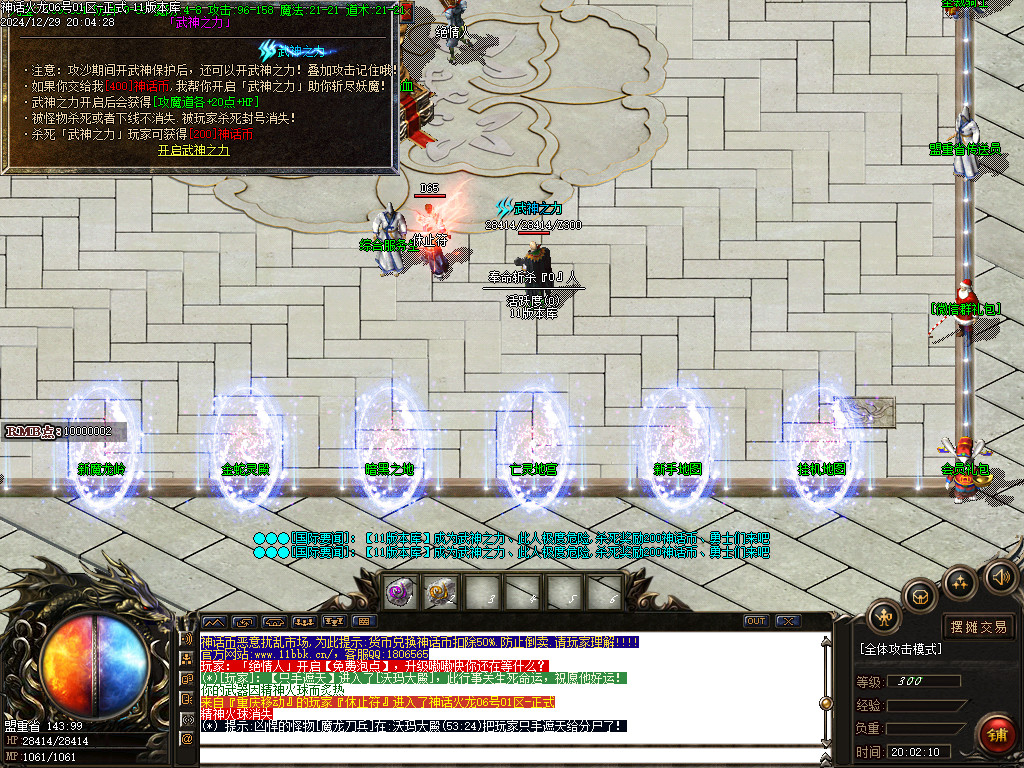The width and height of the screenshot is (1024, 768).
Task: Open the 摆摊交易 stall trading button
Action: coord(978,627)
